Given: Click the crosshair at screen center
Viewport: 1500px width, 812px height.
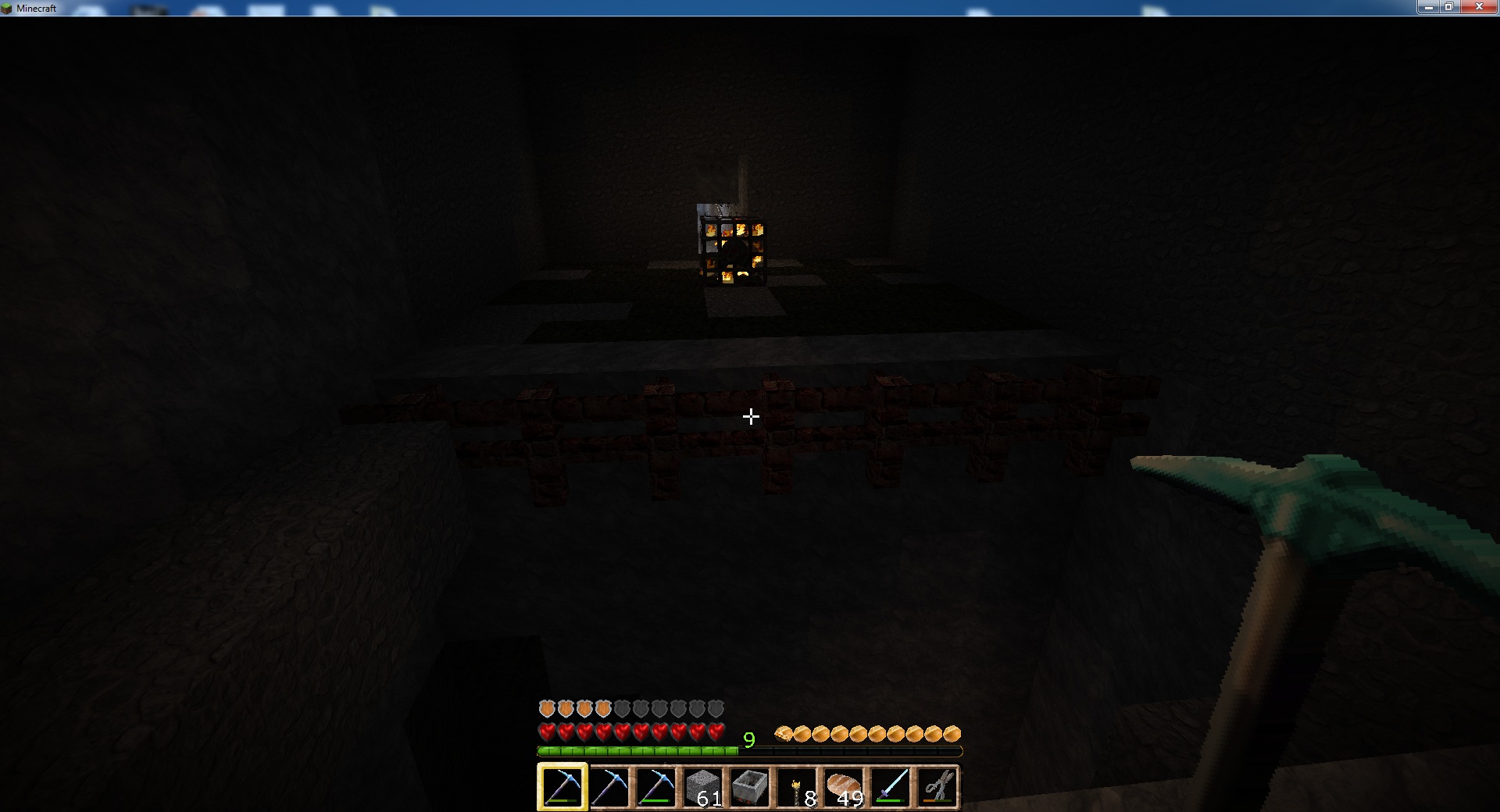Looking at the screenshot, I should [750, 416].
